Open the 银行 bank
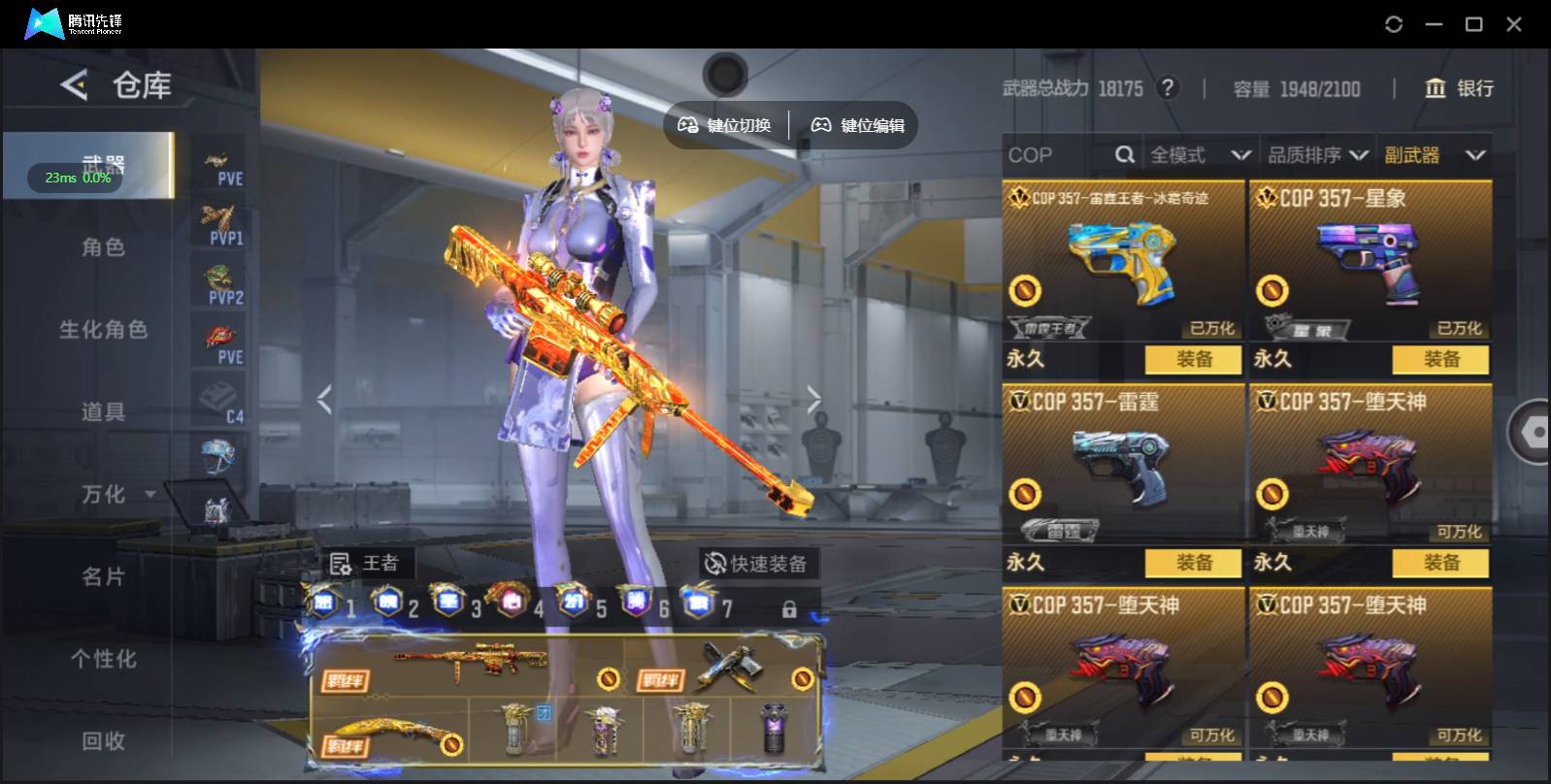1551x784 pixels. pos(1458,88)
